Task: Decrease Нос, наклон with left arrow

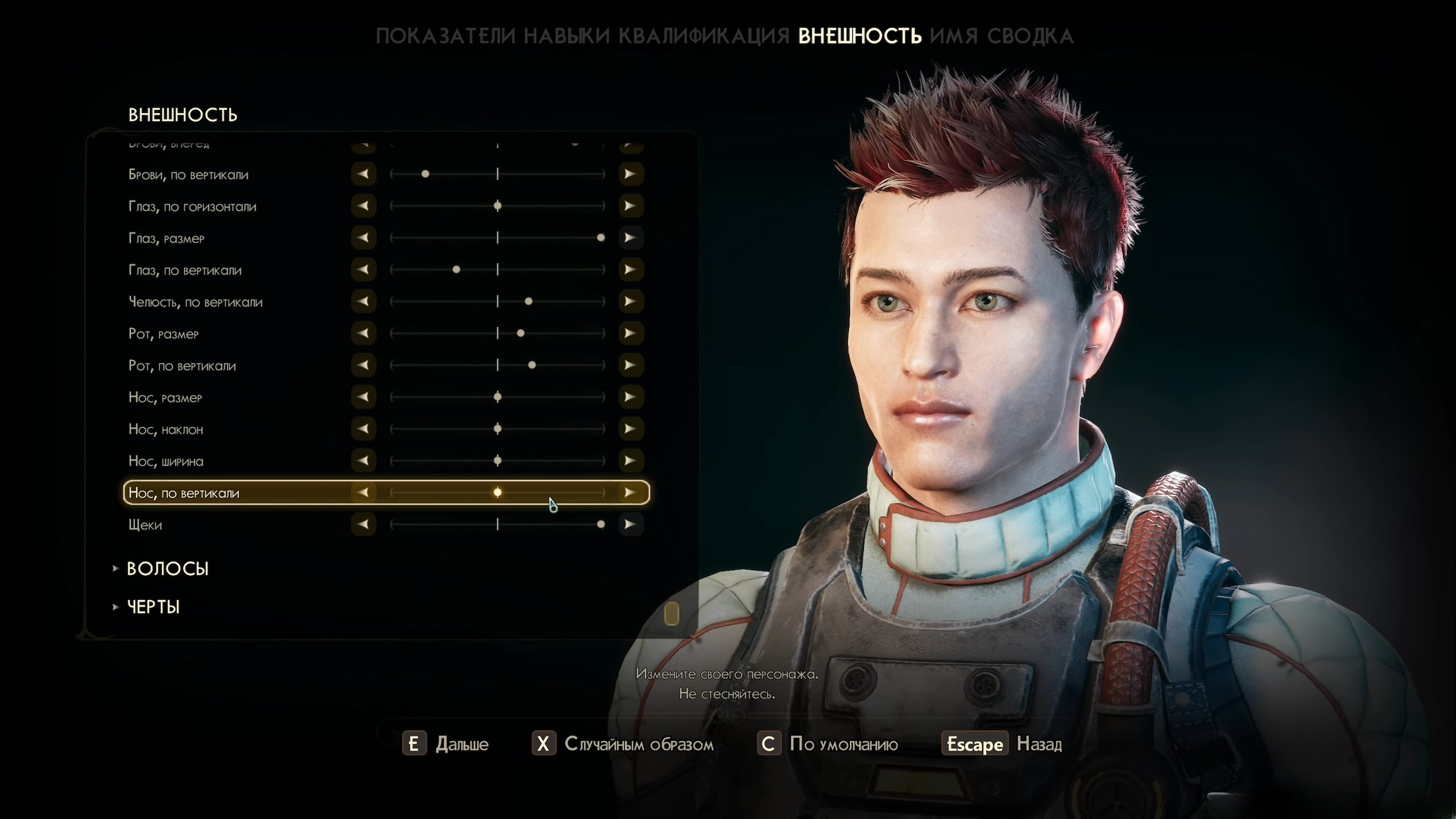Action: coord(363,429)
